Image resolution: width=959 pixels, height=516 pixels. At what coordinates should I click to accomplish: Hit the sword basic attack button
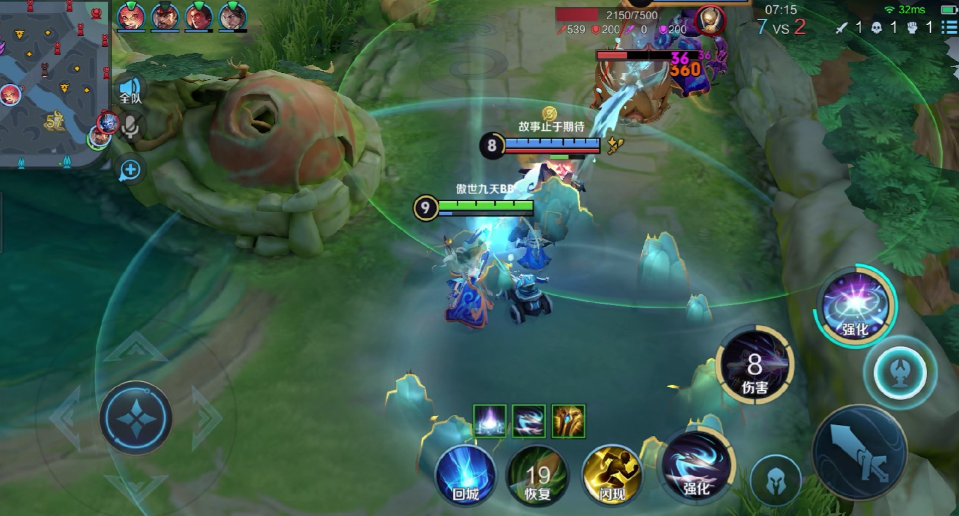[x=859, y=451]
